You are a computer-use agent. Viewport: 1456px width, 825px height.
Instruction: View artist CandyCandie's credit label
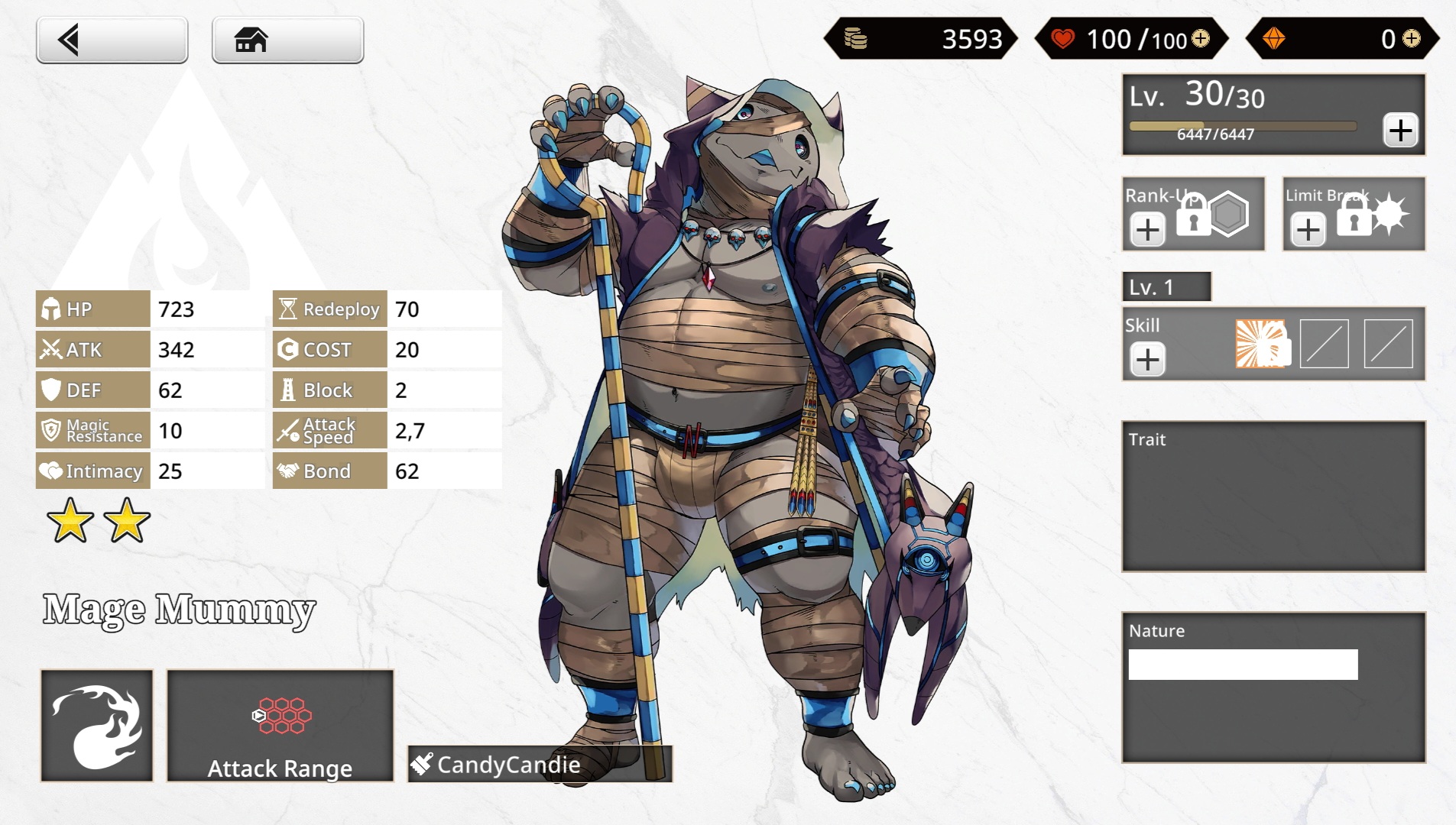(540, 764)
